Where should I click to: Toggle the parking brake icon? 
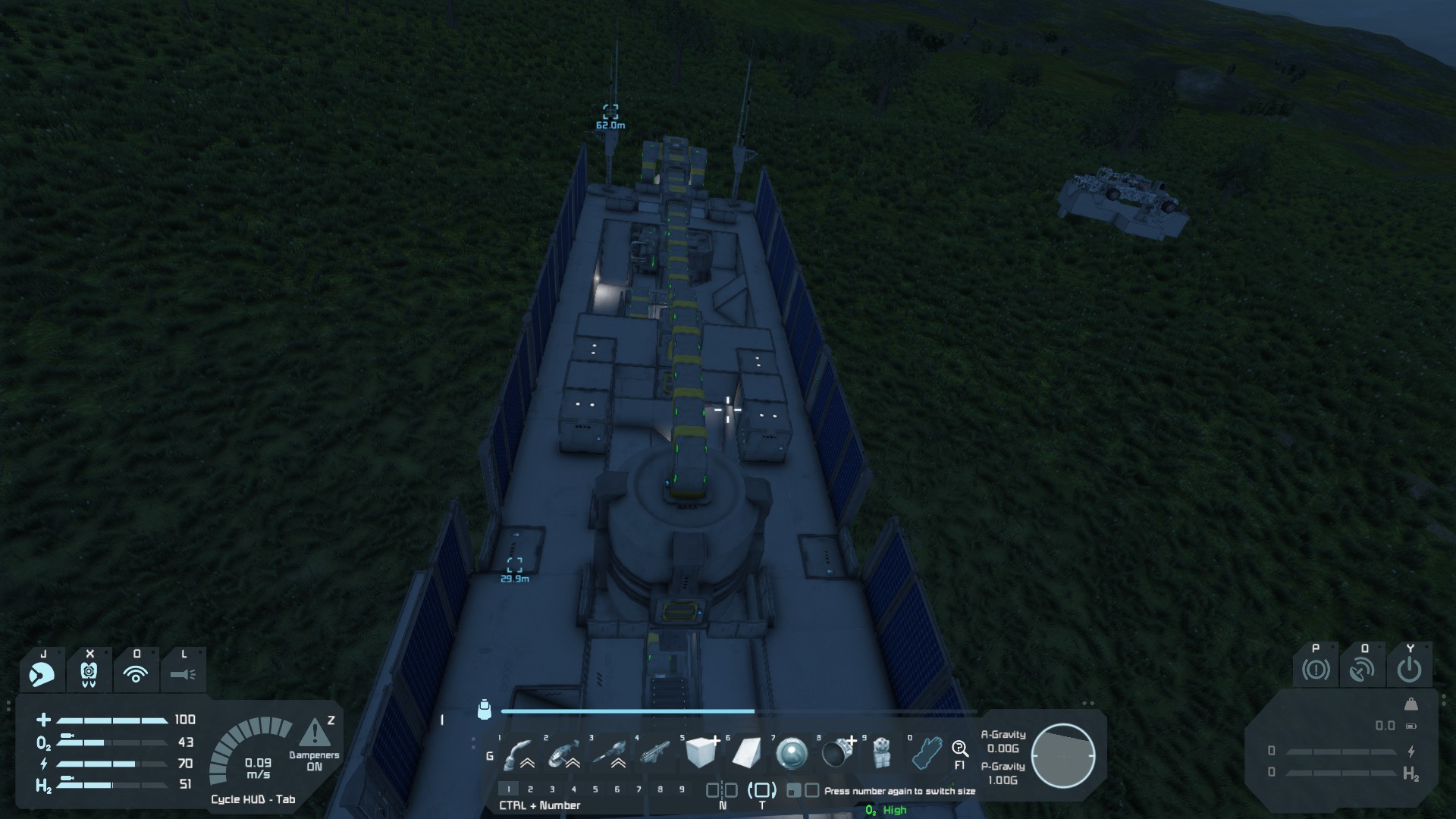[1316, 670]
